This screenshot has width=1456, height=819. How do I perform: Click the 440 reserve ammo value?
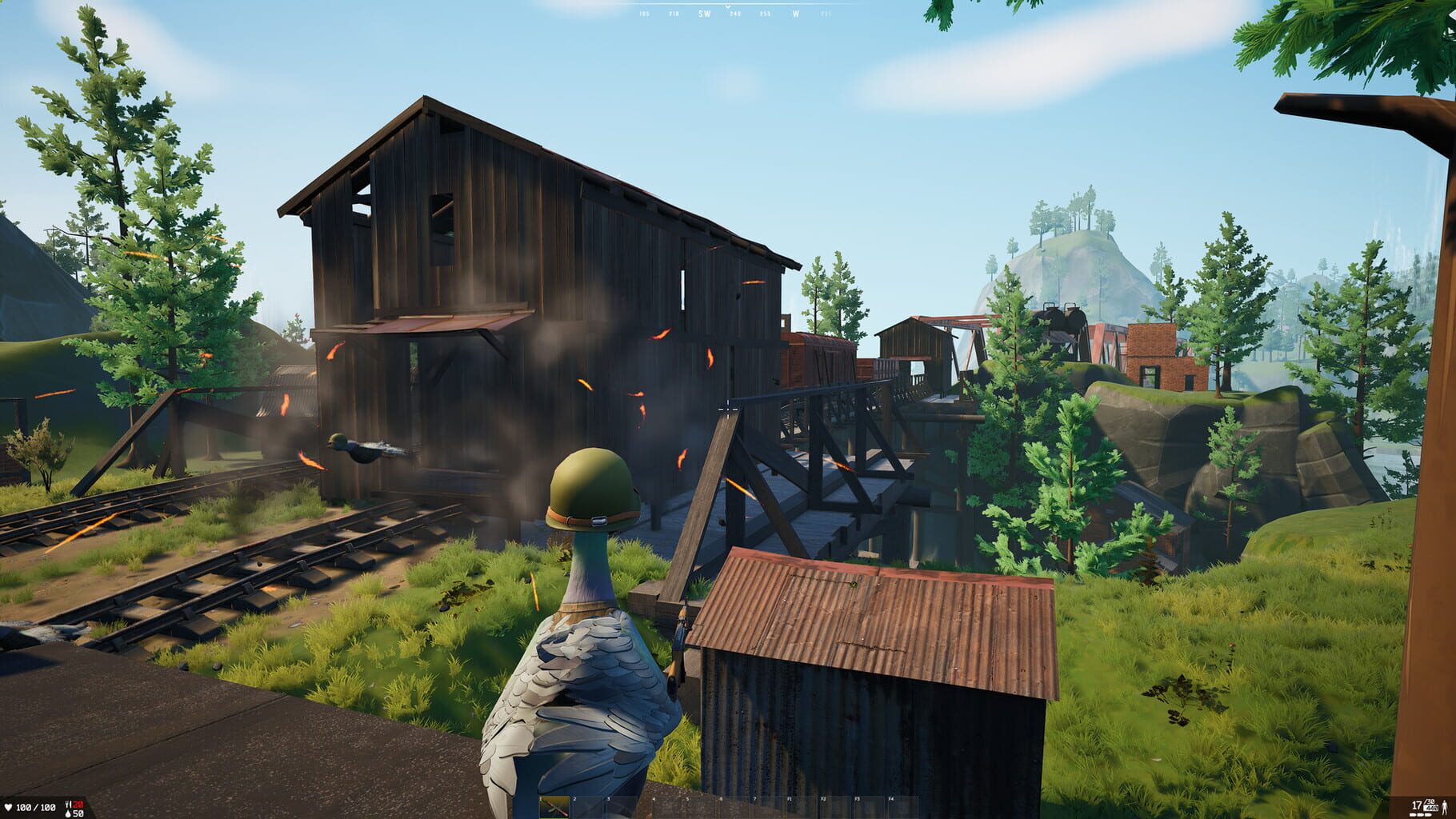pos(1432,808)
